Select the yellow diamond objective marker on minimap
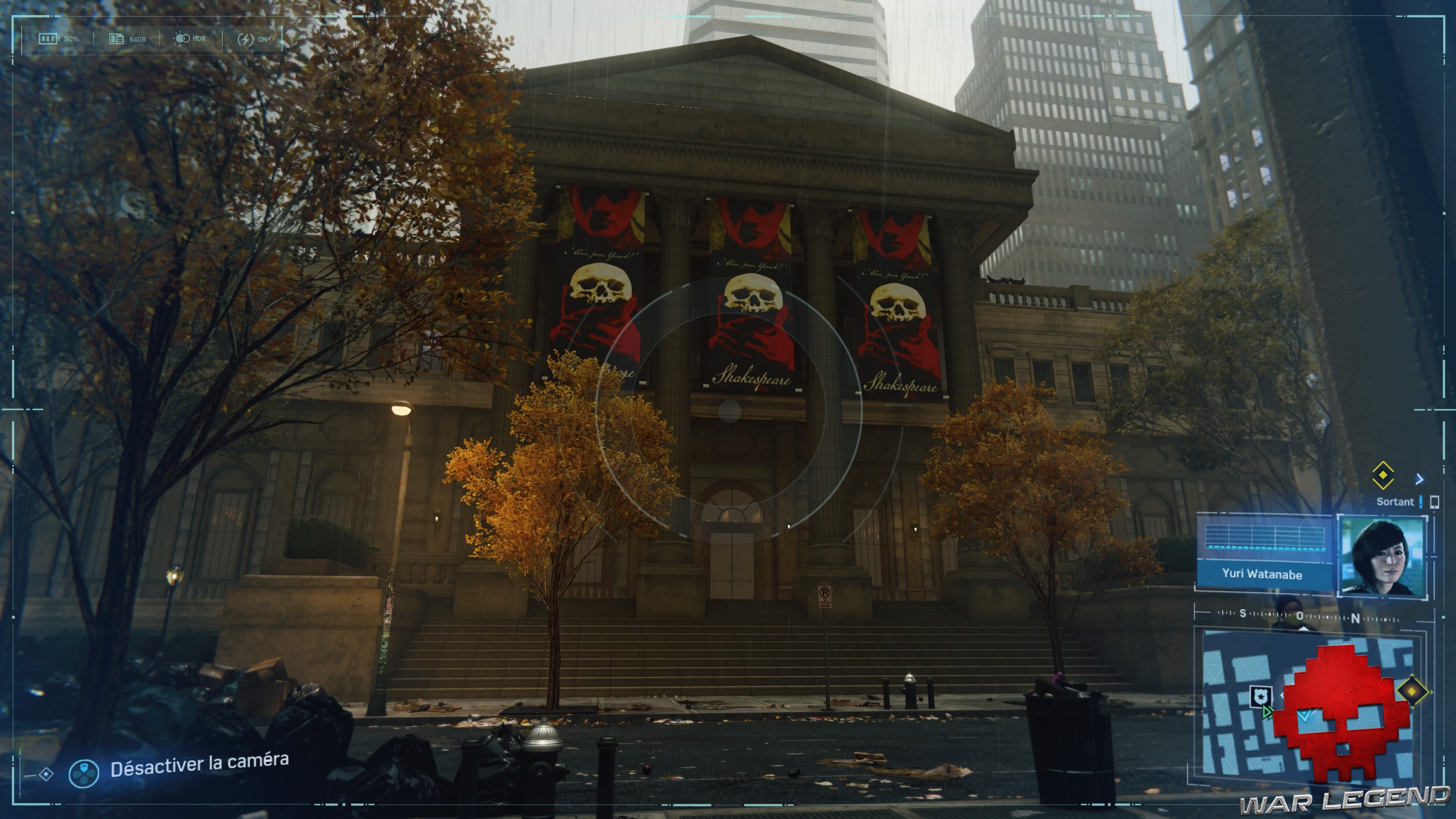This screenshot has height=819, width=1456. point(1412,692)
